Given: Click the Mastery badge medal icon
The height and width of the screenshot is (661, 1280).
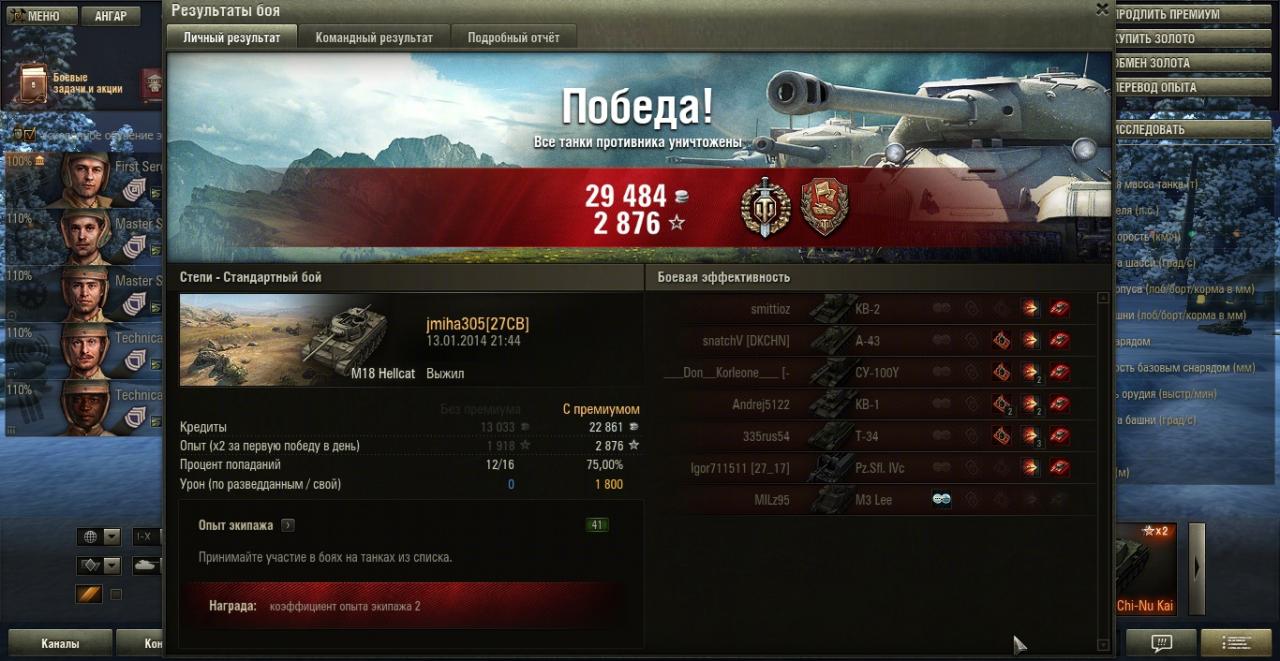Looking at the screenshot, I should [x=765, y=209].
